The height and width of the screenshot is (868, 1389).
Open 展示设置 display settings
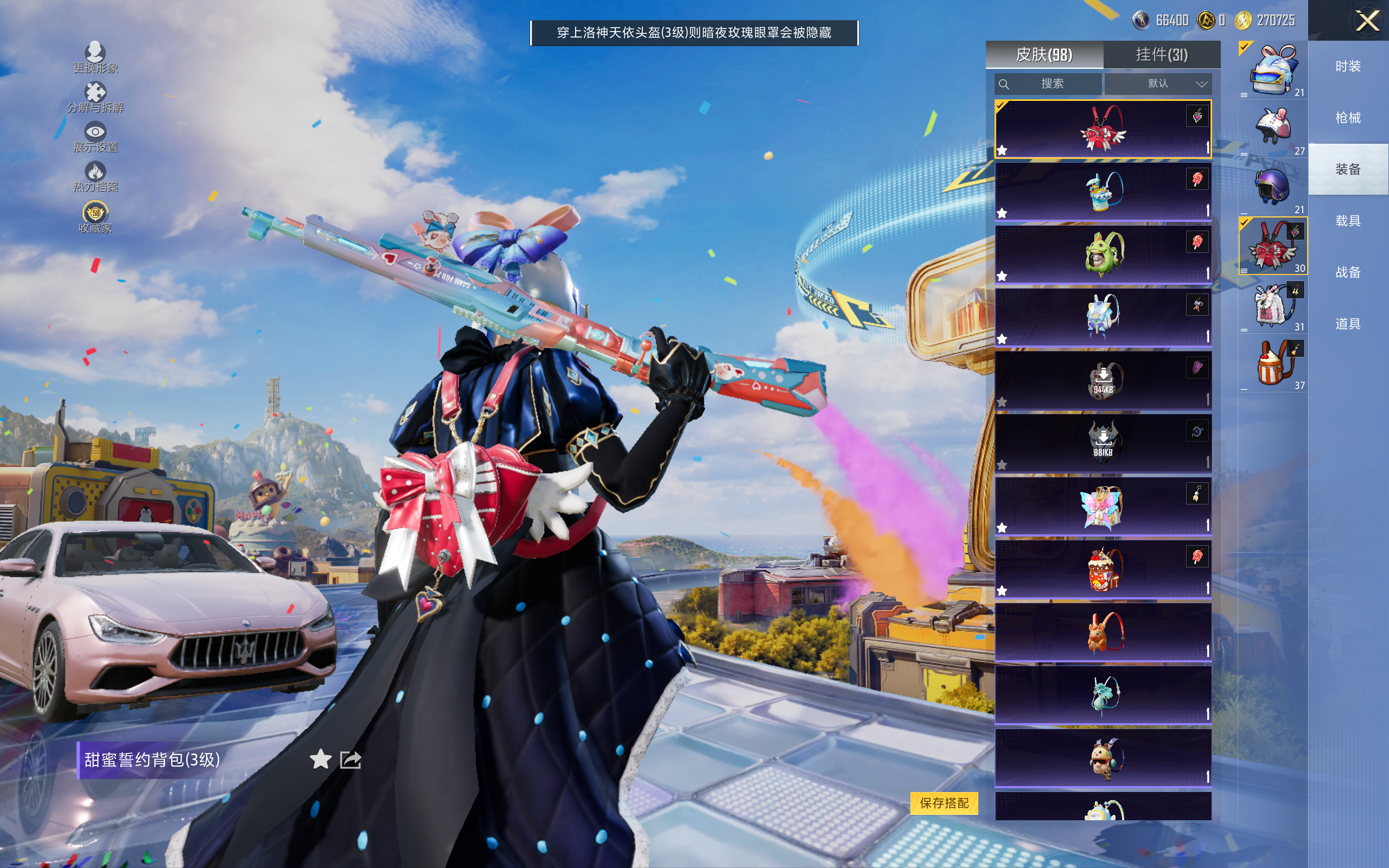tap(95, 137)
